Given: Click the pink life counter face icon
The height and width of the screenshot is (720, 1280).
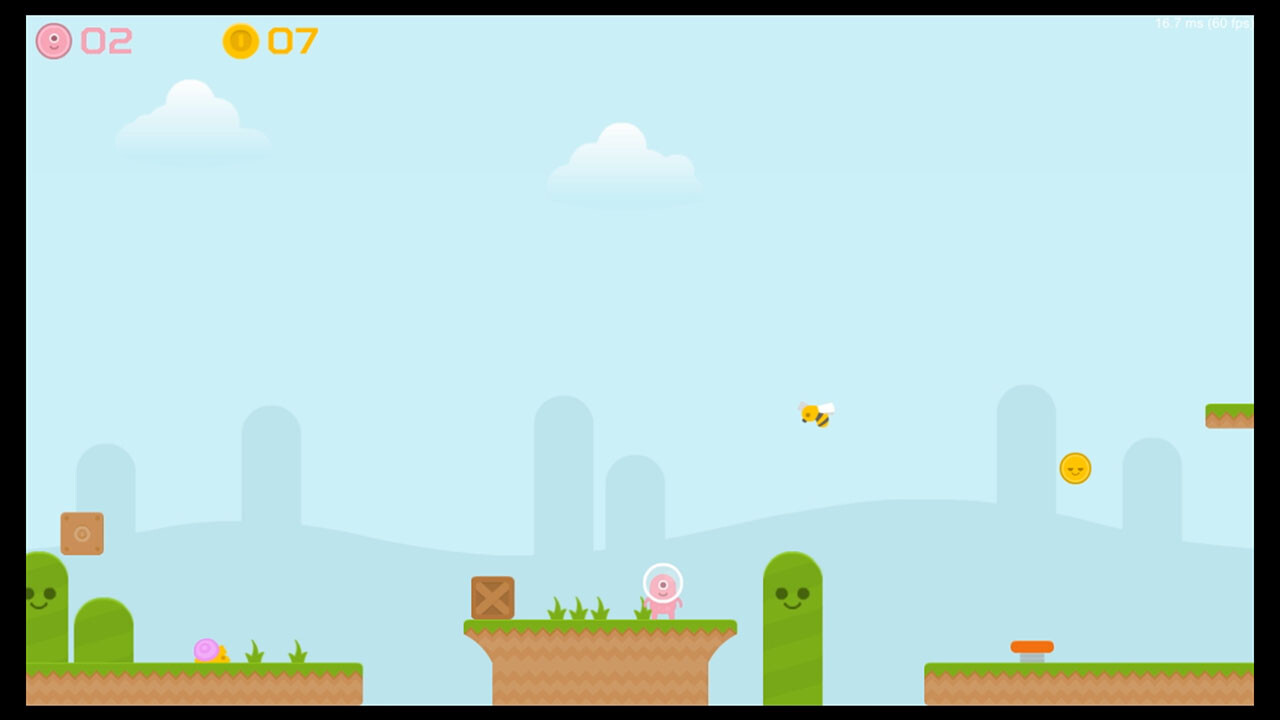Looking at the screenshot, I should [x=55, y=42].
